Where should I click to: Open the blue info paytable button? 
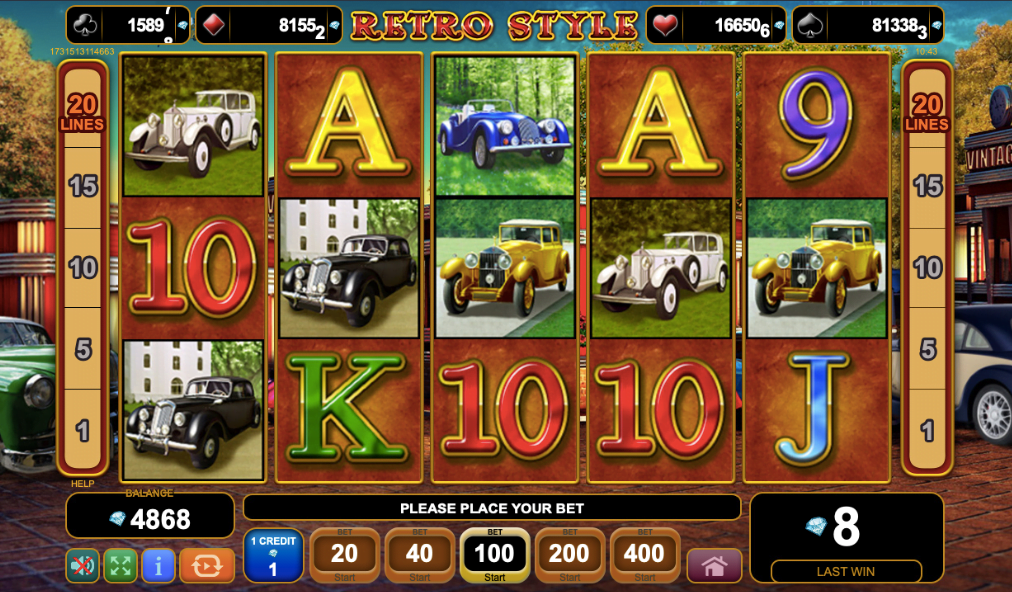[158, 566]
